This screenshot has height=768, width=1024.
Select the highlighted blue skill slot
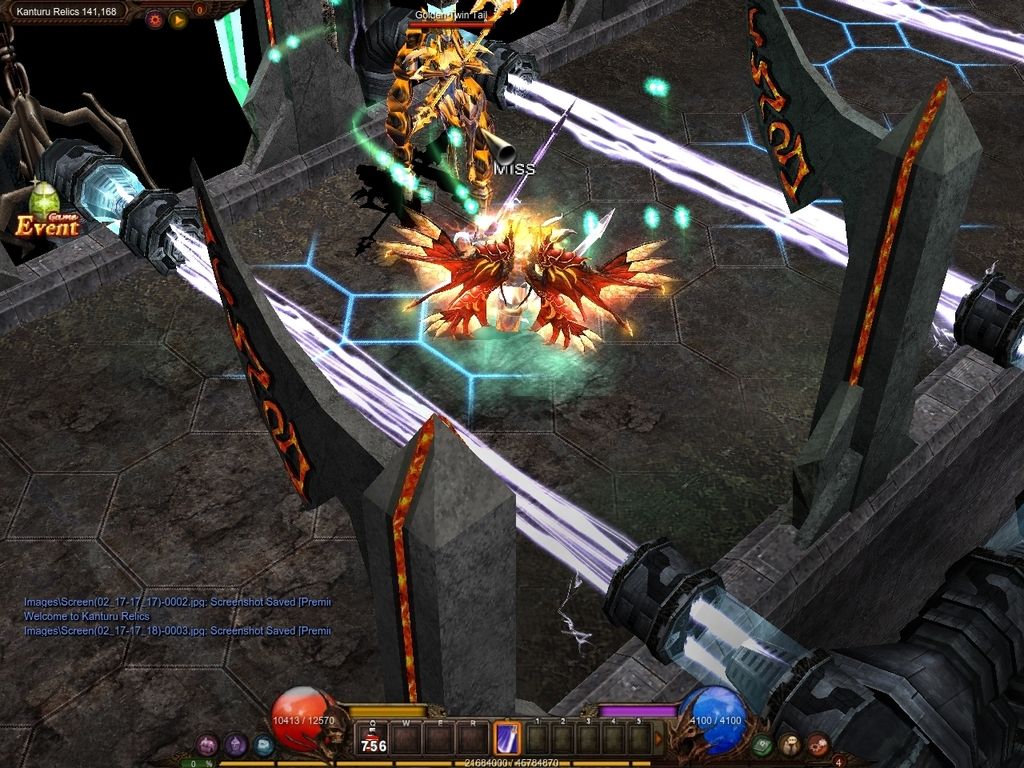pos(507,738)
